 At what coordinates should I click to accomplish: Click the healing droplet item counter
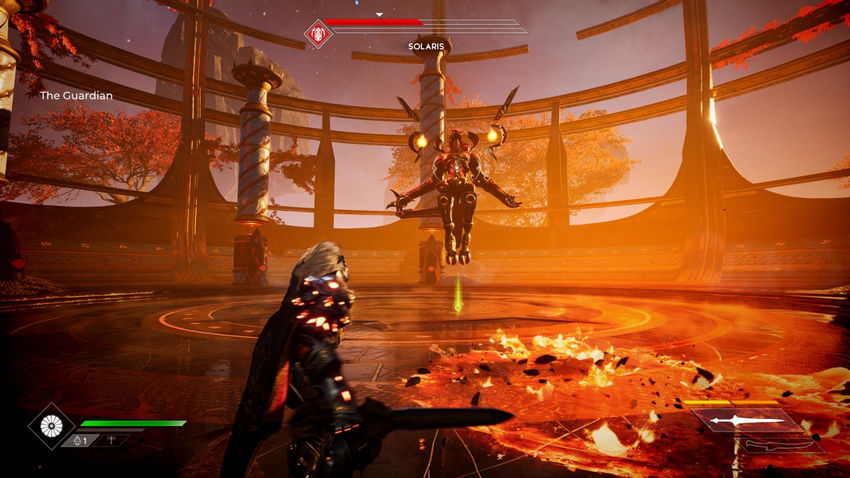79,440
